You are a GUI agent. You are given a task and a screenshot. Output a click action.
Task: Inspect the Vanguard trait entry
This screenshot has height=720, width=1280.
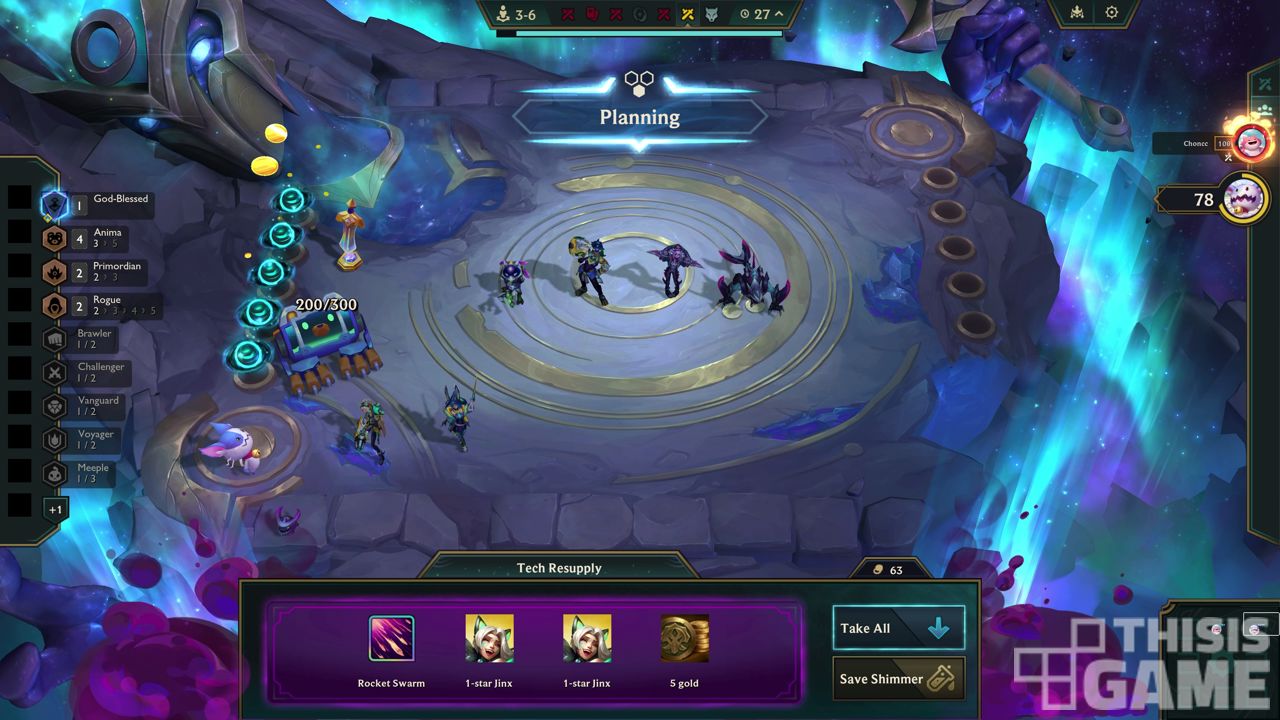[x=54, y=406]
